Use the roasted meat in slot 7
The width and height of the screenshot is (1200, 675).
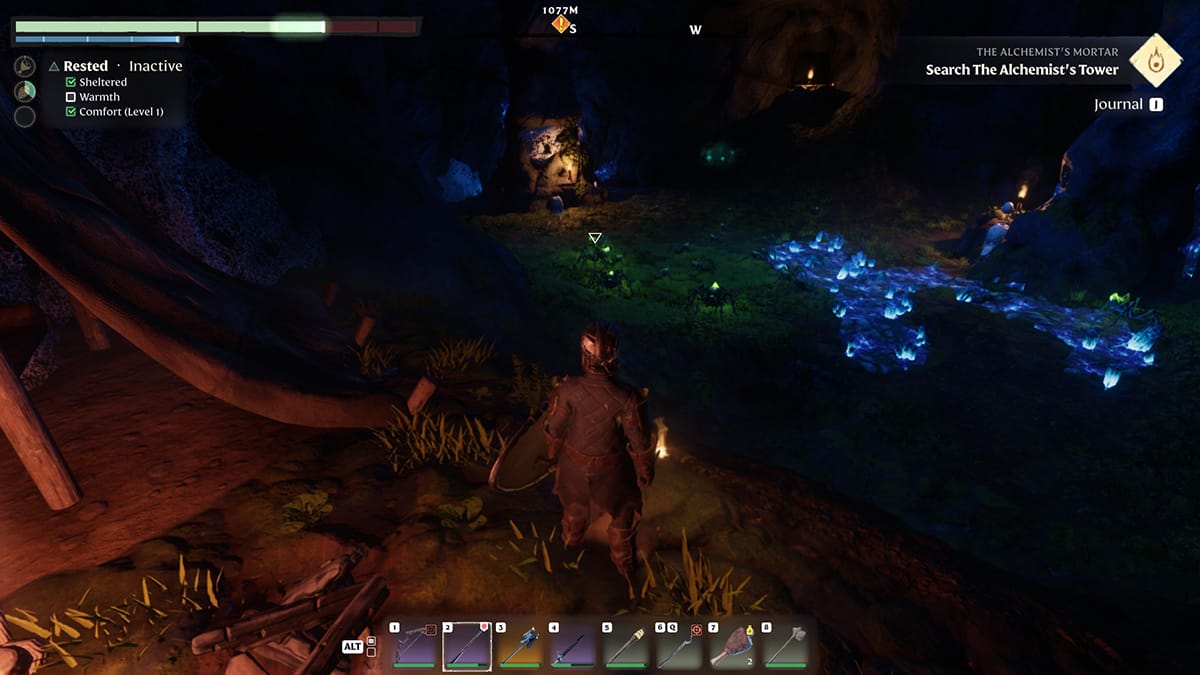731,646
